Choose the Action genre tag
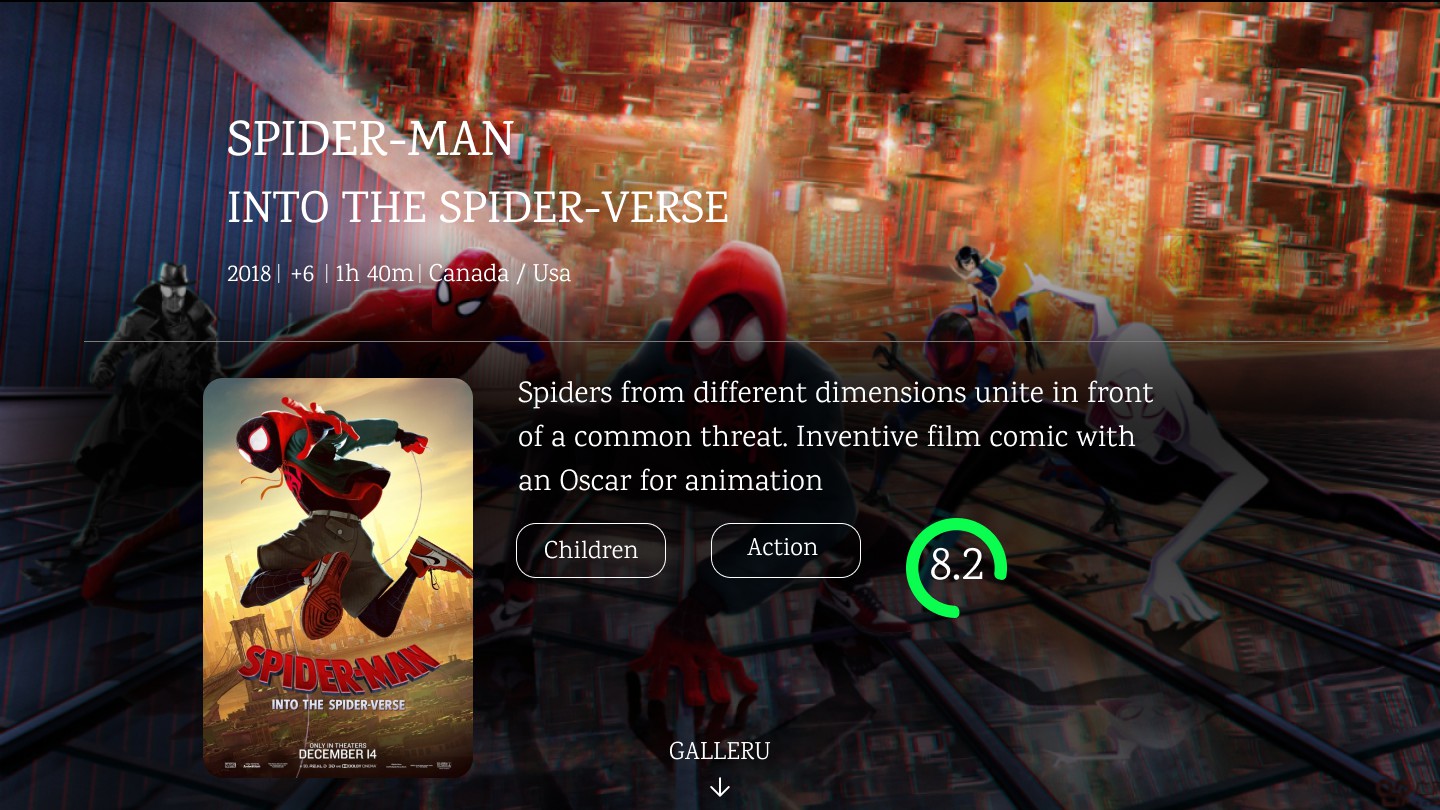This screenshot has width=1440, height=810. 785,549
